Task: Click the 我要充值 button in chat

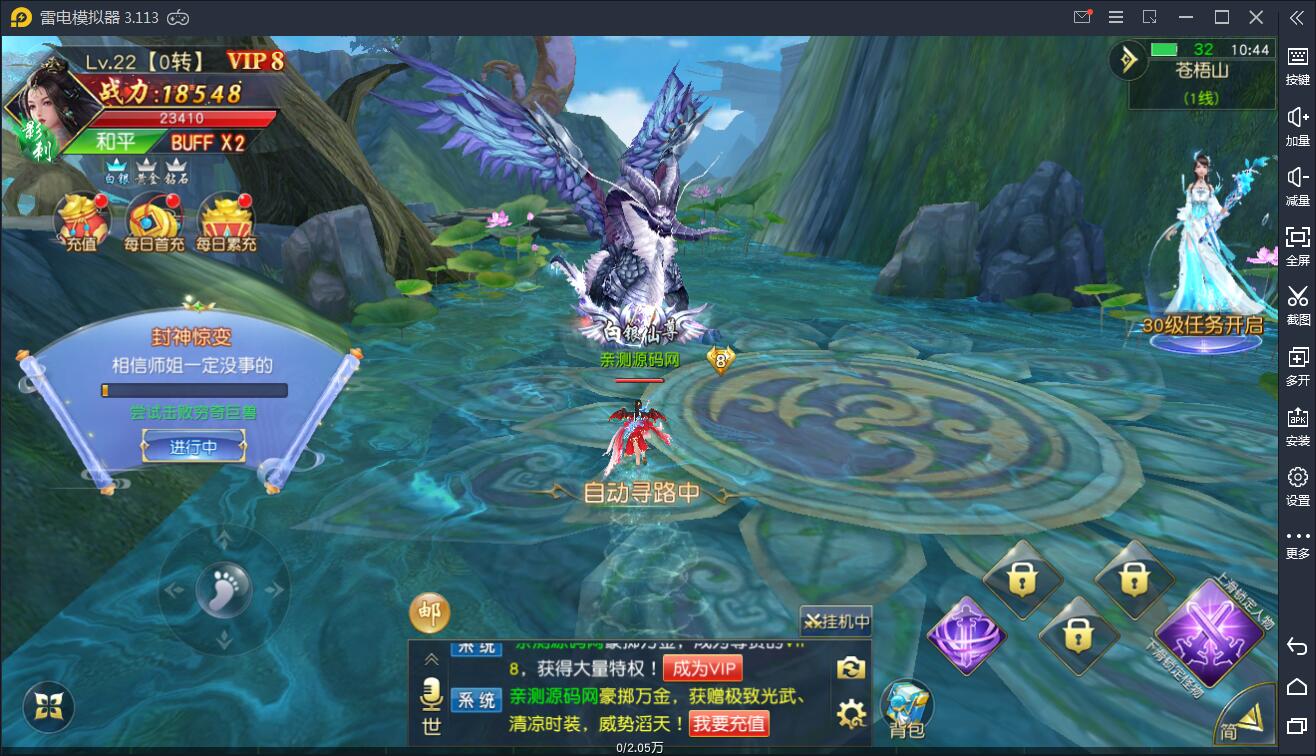Action: tap(729, 723)
